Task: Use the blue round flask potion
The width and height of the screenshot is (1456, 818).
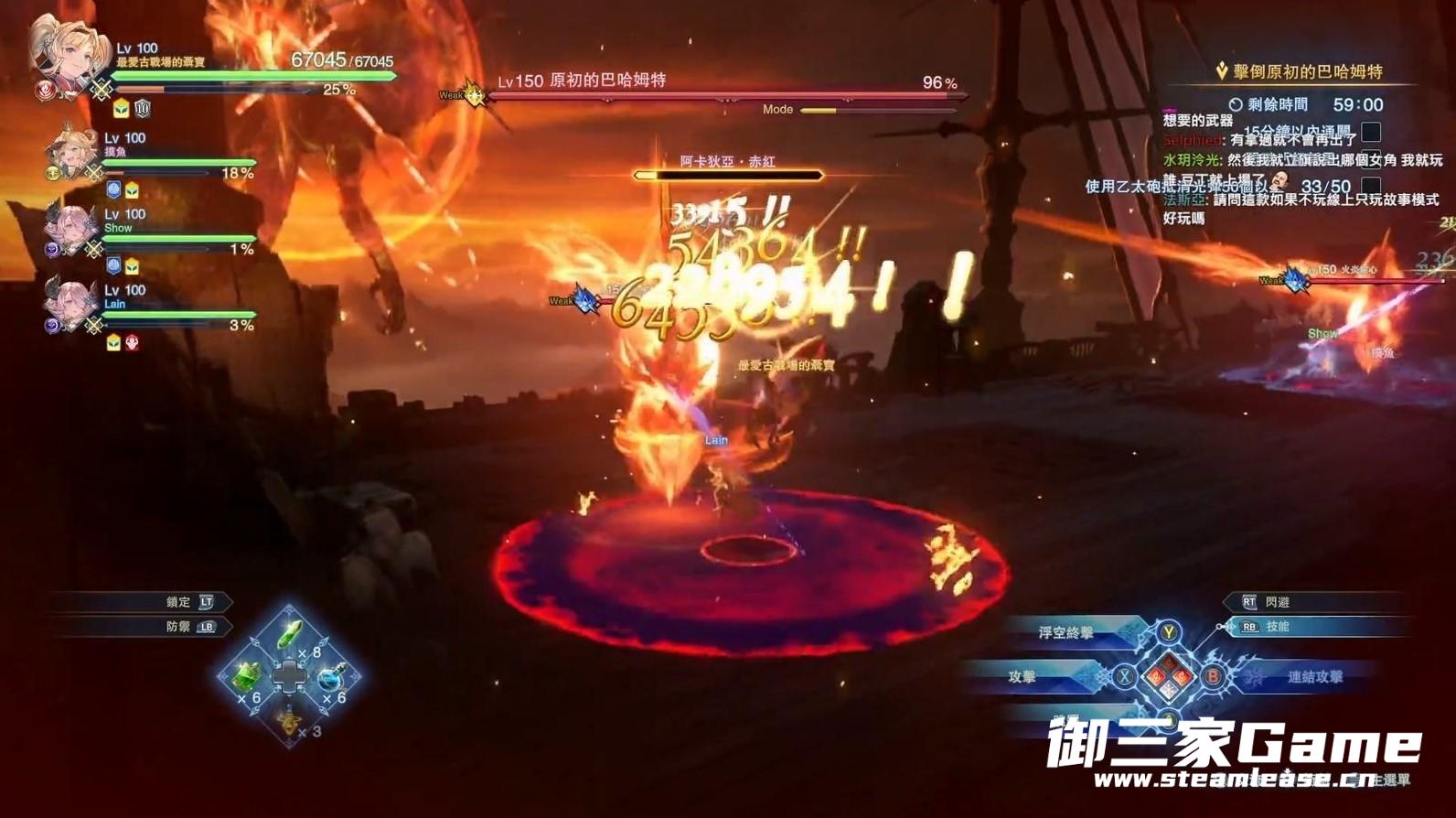Action: (333, 678)
